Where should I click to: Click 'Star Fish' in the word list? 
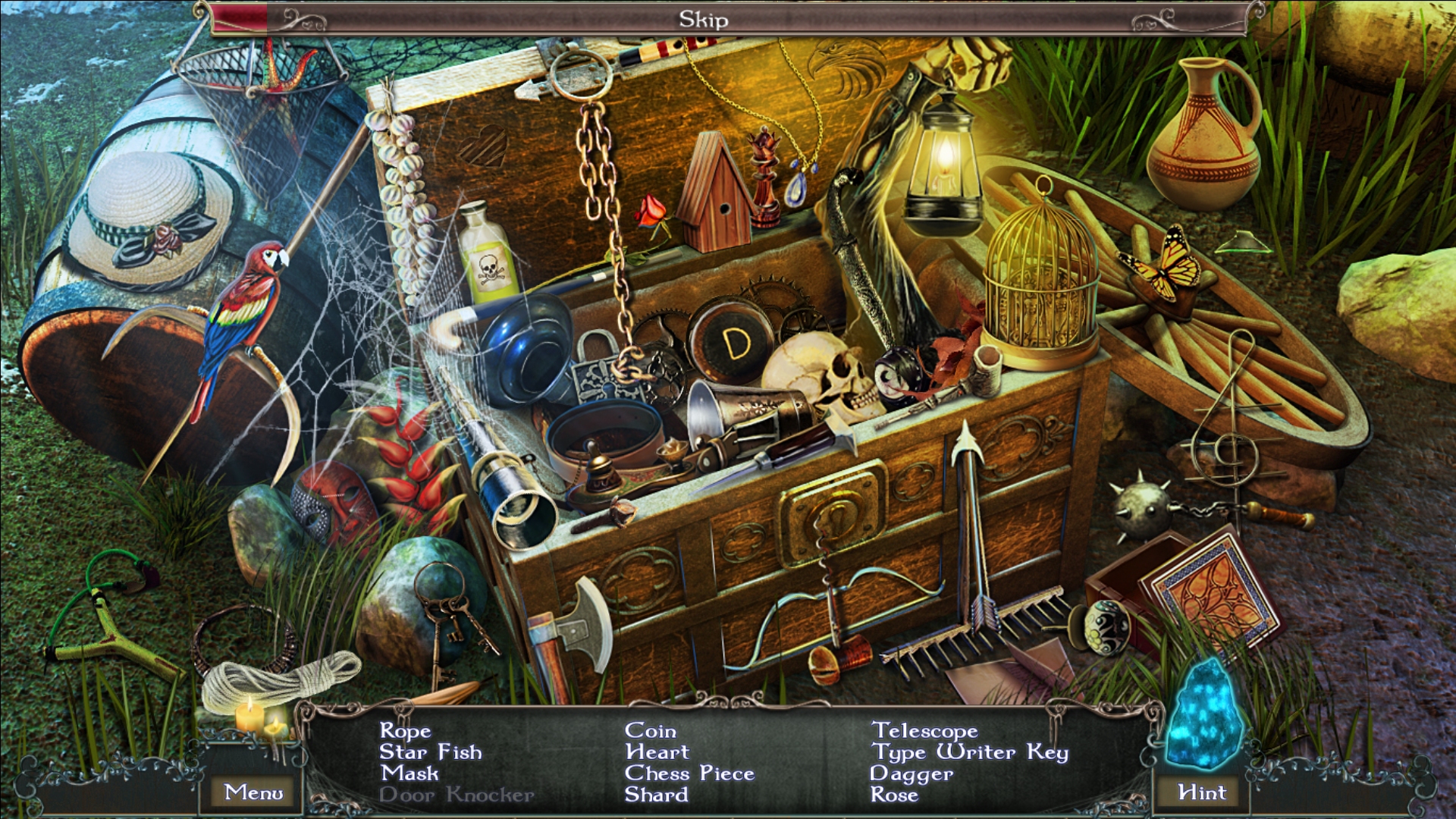431,752
